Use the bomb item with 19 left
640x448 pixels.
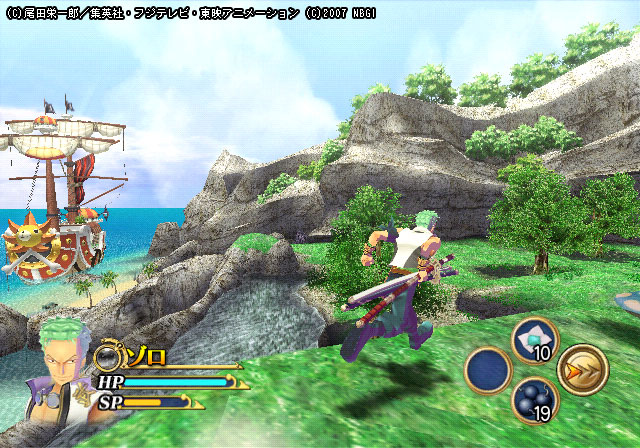pyautogui.click(x=535, y=399)
